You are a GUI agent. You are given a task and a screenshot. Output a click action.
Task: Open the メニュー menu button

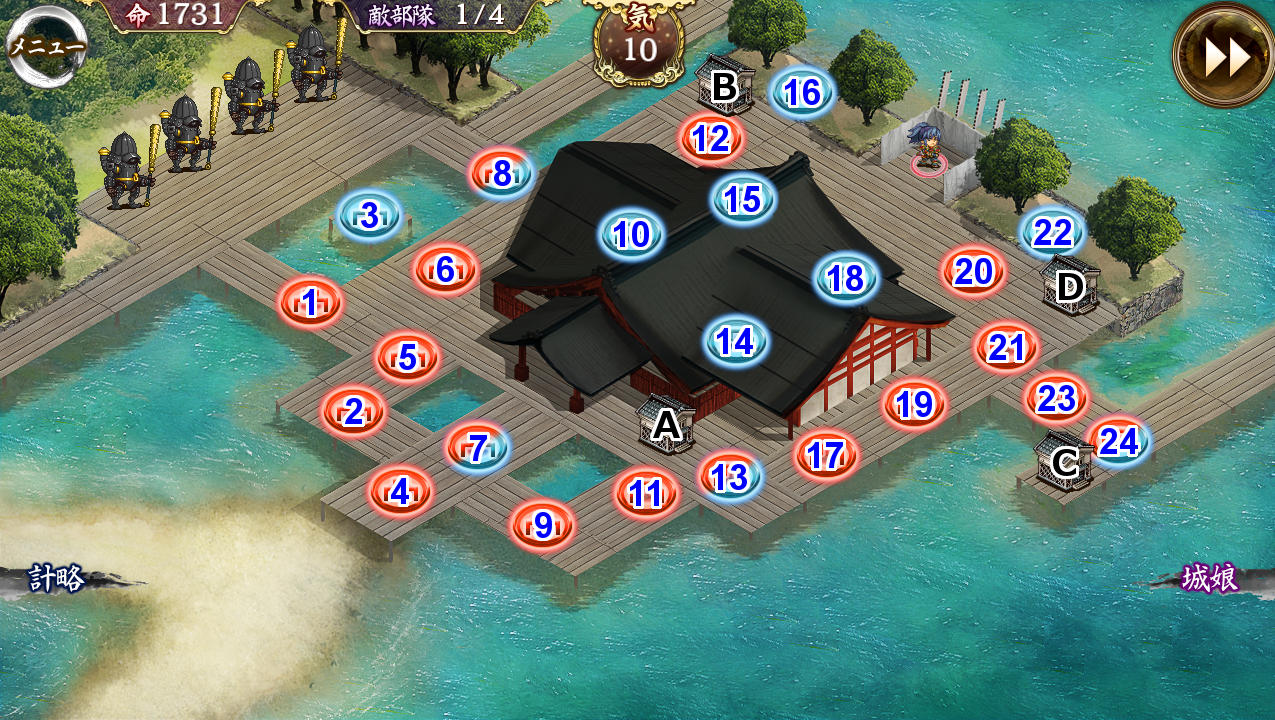pyautogui.click(x=46, y=46)
